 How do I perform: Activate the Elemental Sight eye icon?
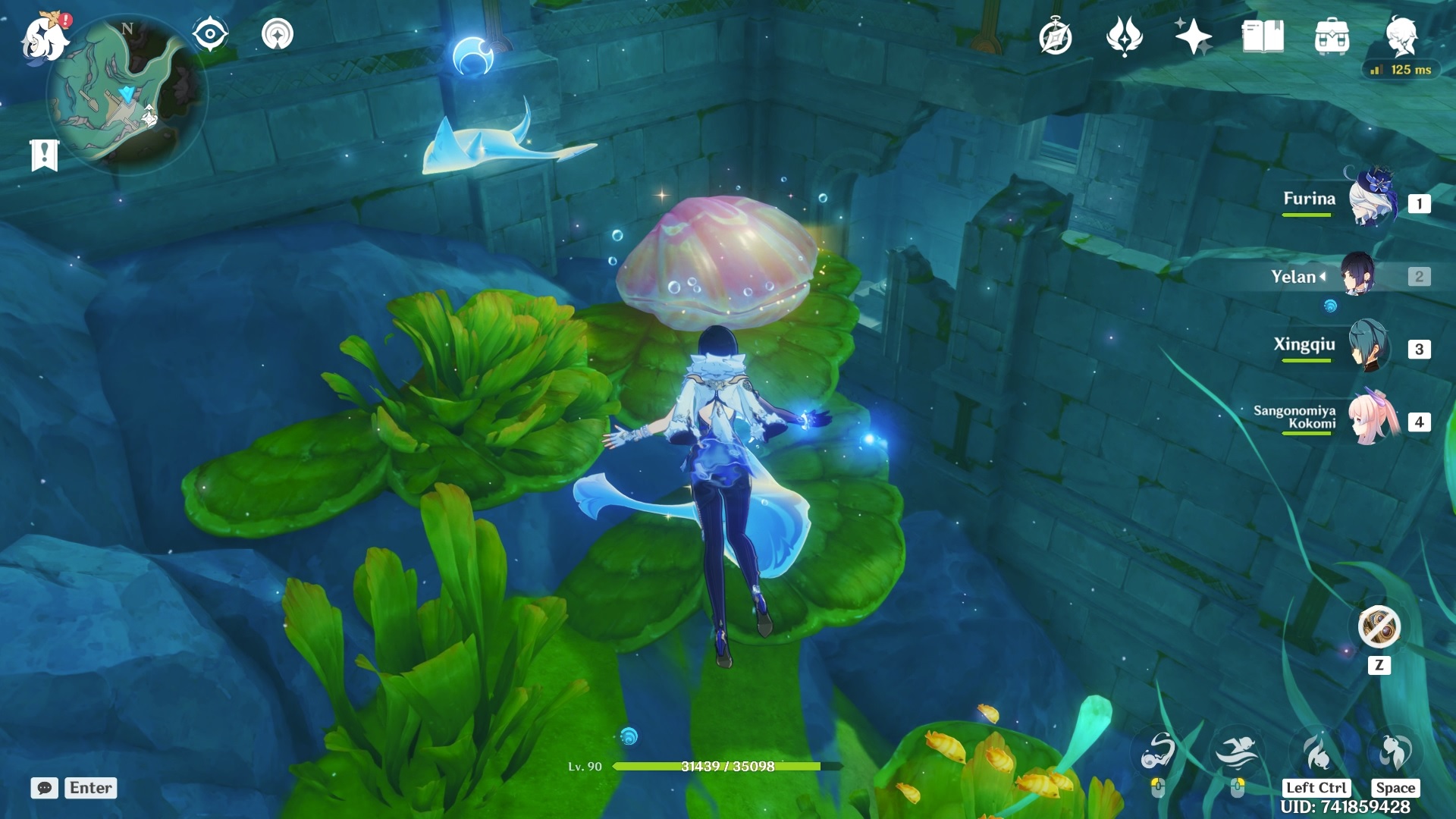click(x=209, y=33)
